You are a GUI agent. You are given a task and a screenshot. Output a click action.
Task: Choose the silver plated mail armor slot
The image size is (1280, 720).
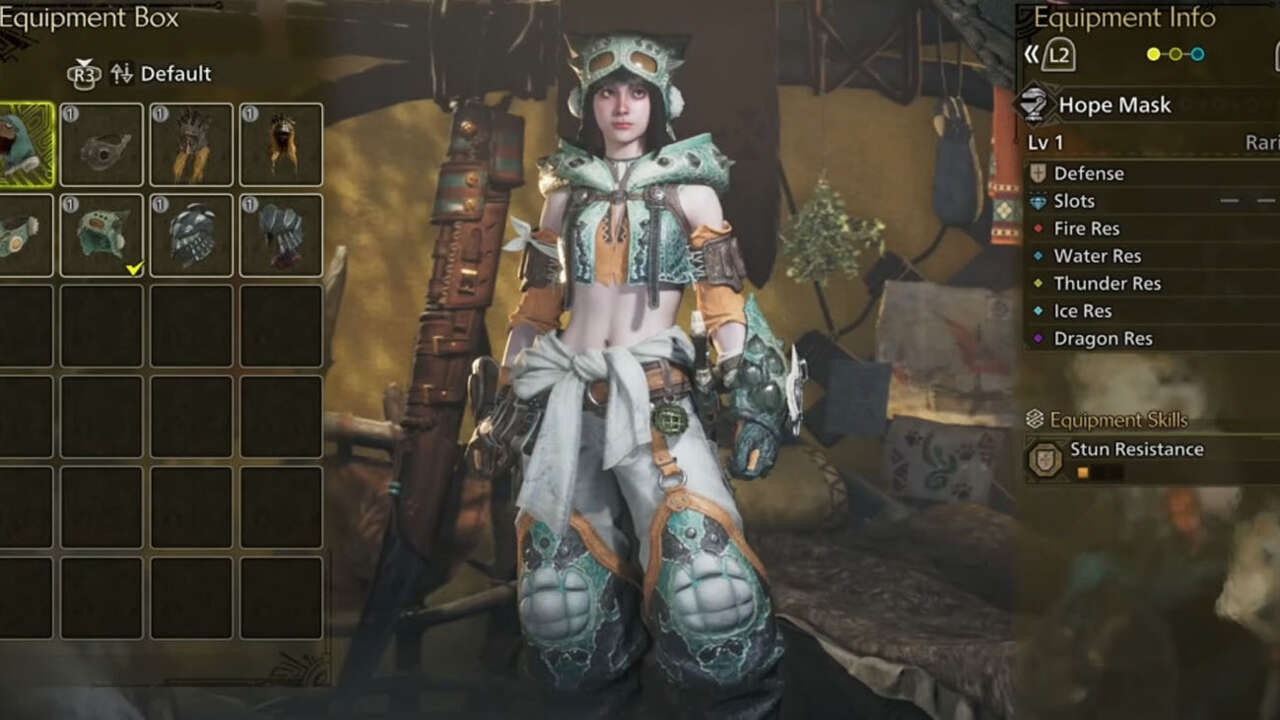191,235
